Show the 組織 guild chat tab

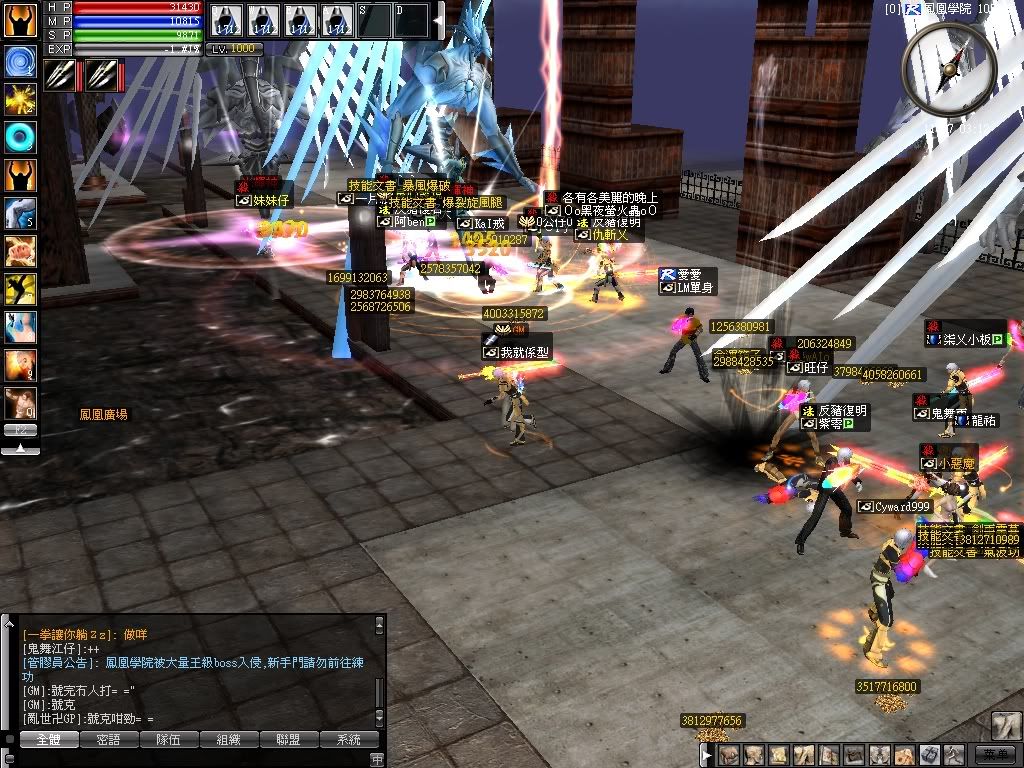[x=229, y=740]
